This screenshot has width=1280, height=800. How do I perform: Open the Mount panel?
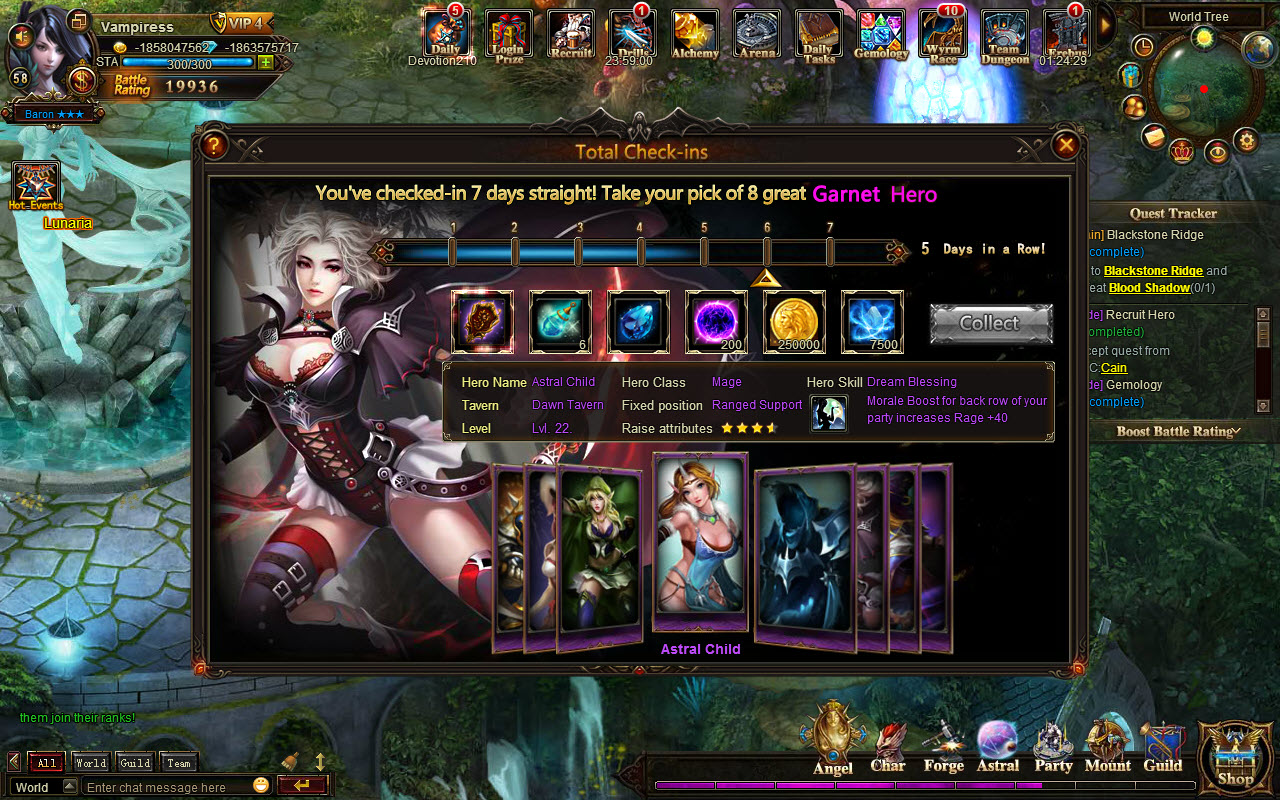pos(1107,740)
